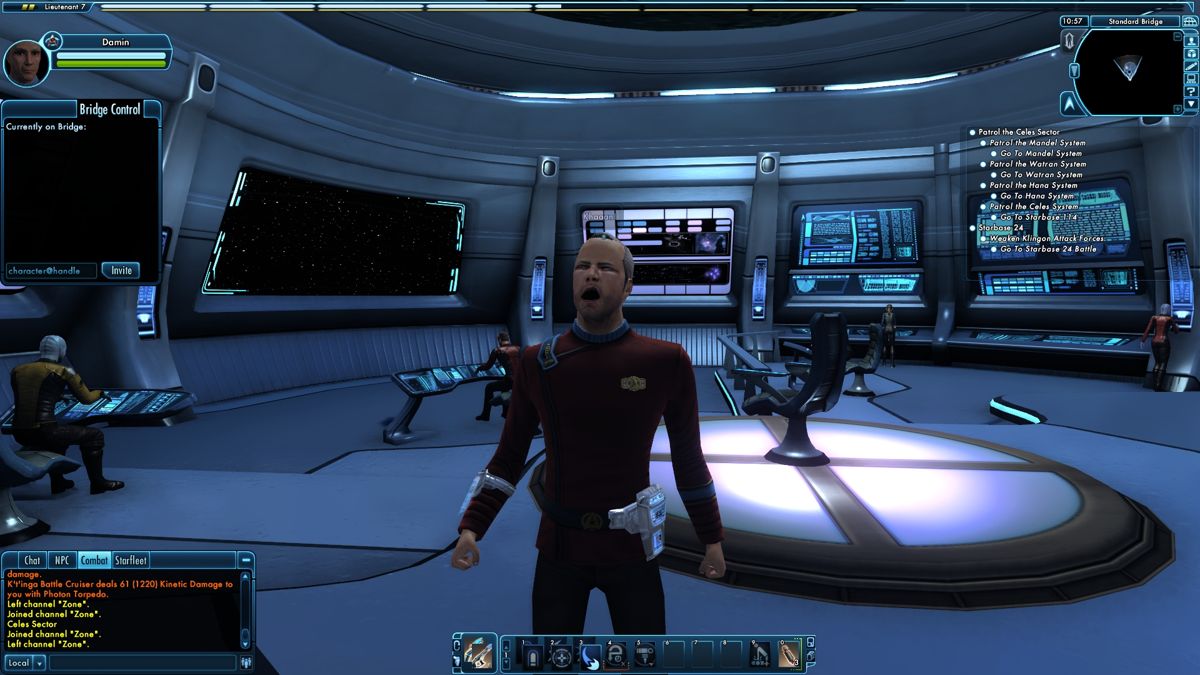This screenshot has width=1200, height=675.
Task: Select the Patrol the Celes Sector mission
Action: 1019,132
